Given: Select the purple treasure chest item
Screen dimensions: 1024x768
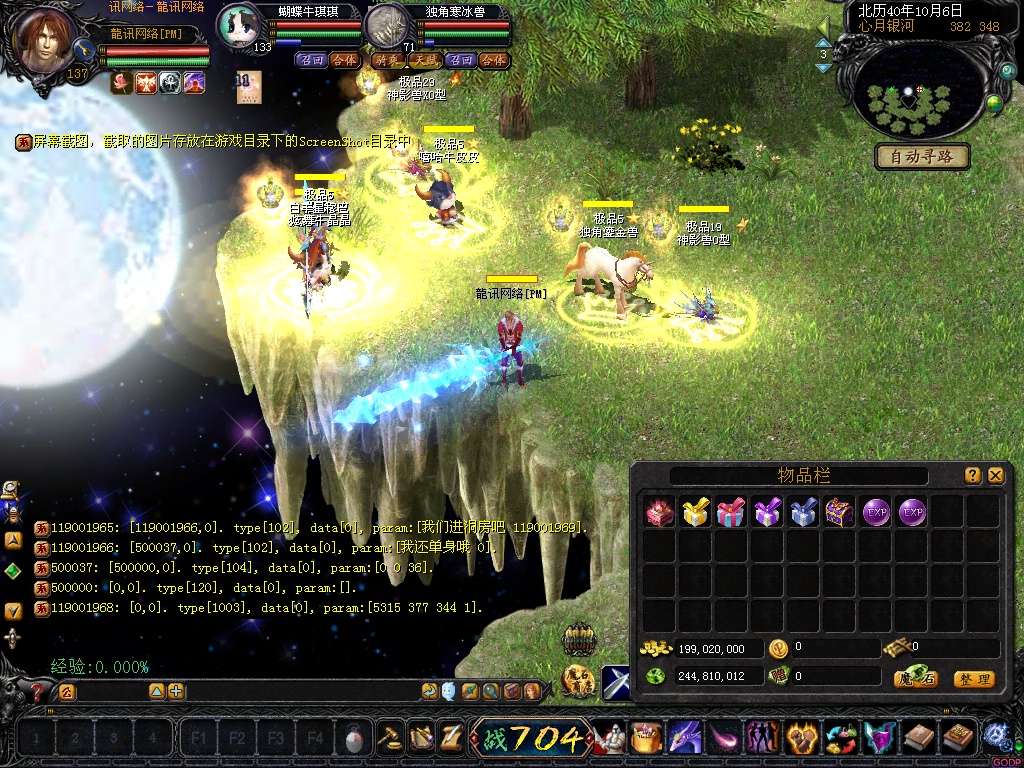Looking at the screenshot, I should click(x=839, y=513).
